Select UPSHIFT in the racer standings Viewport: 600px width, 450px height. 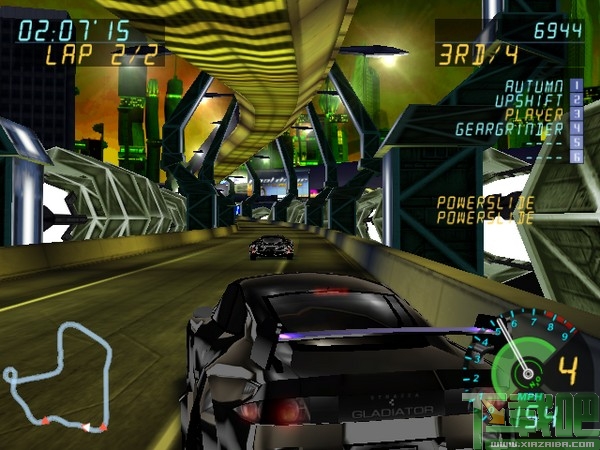[531, 100]
